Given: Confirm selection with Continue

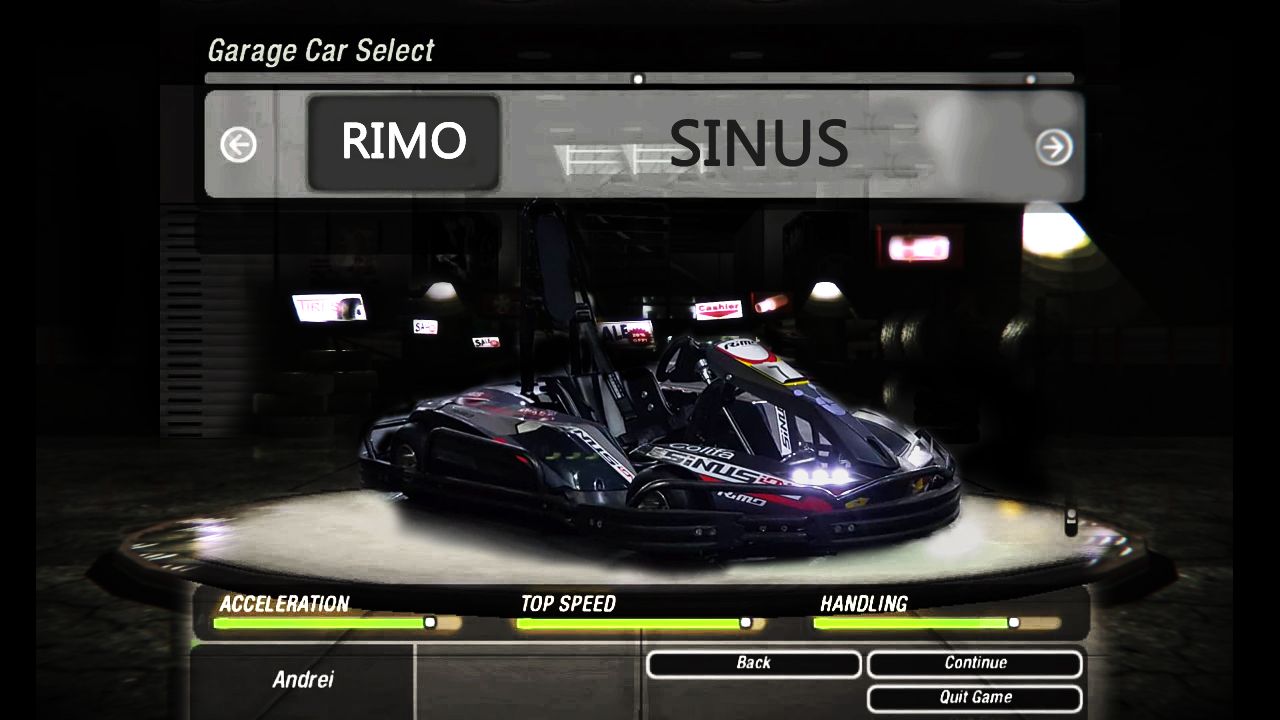Looking at the screenshot, I should tap(974, 664).
